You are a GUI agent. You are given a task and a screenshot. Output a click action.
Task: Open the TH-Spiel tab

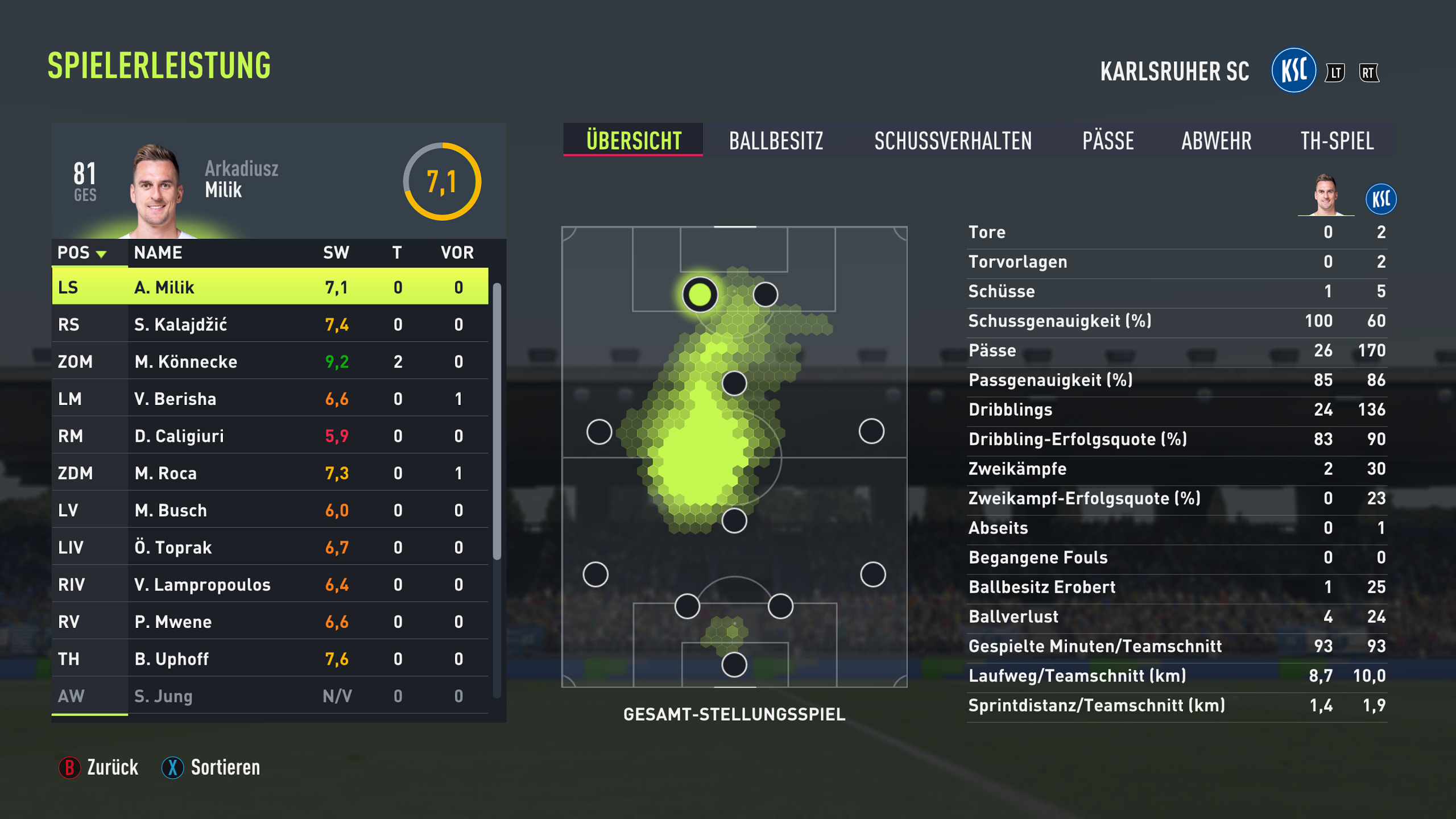(x=1337, y=140)
